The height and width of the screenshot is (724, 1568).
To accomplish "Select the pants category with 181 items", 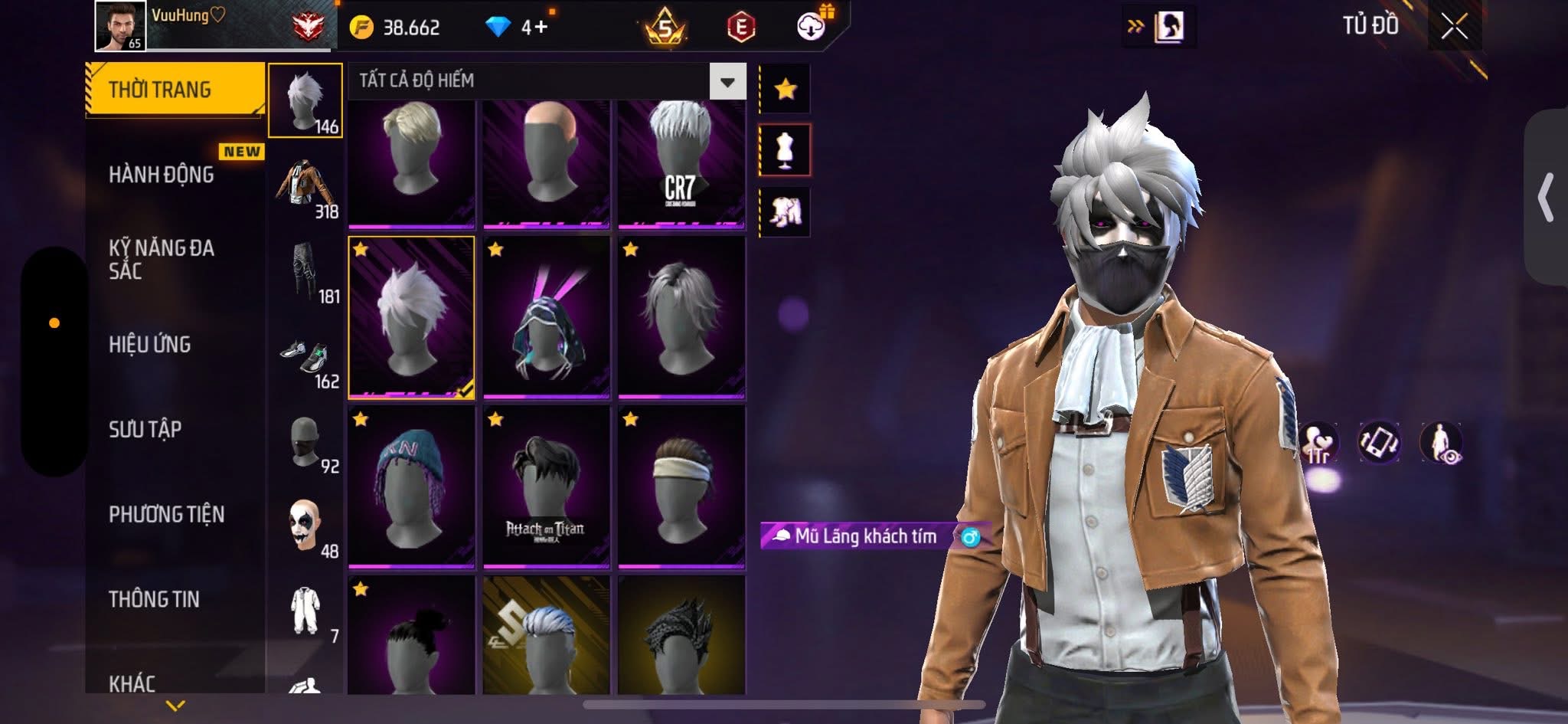I will point(305,272).
